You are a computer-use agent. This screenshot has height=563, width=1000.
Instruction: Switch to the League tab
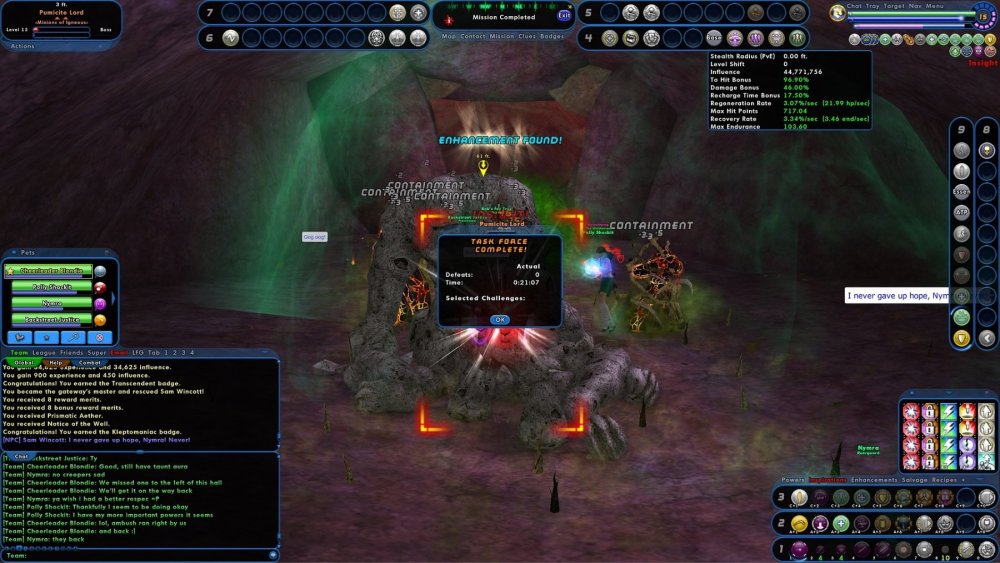(x=45, y=353)
